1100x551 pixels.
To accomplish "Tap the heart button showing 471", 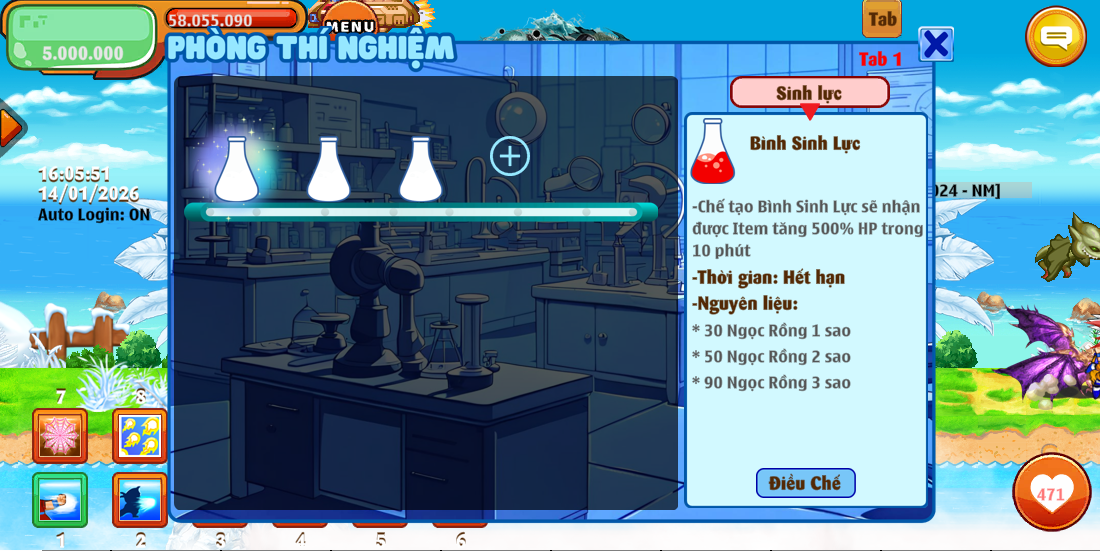I will point(1051,492).
